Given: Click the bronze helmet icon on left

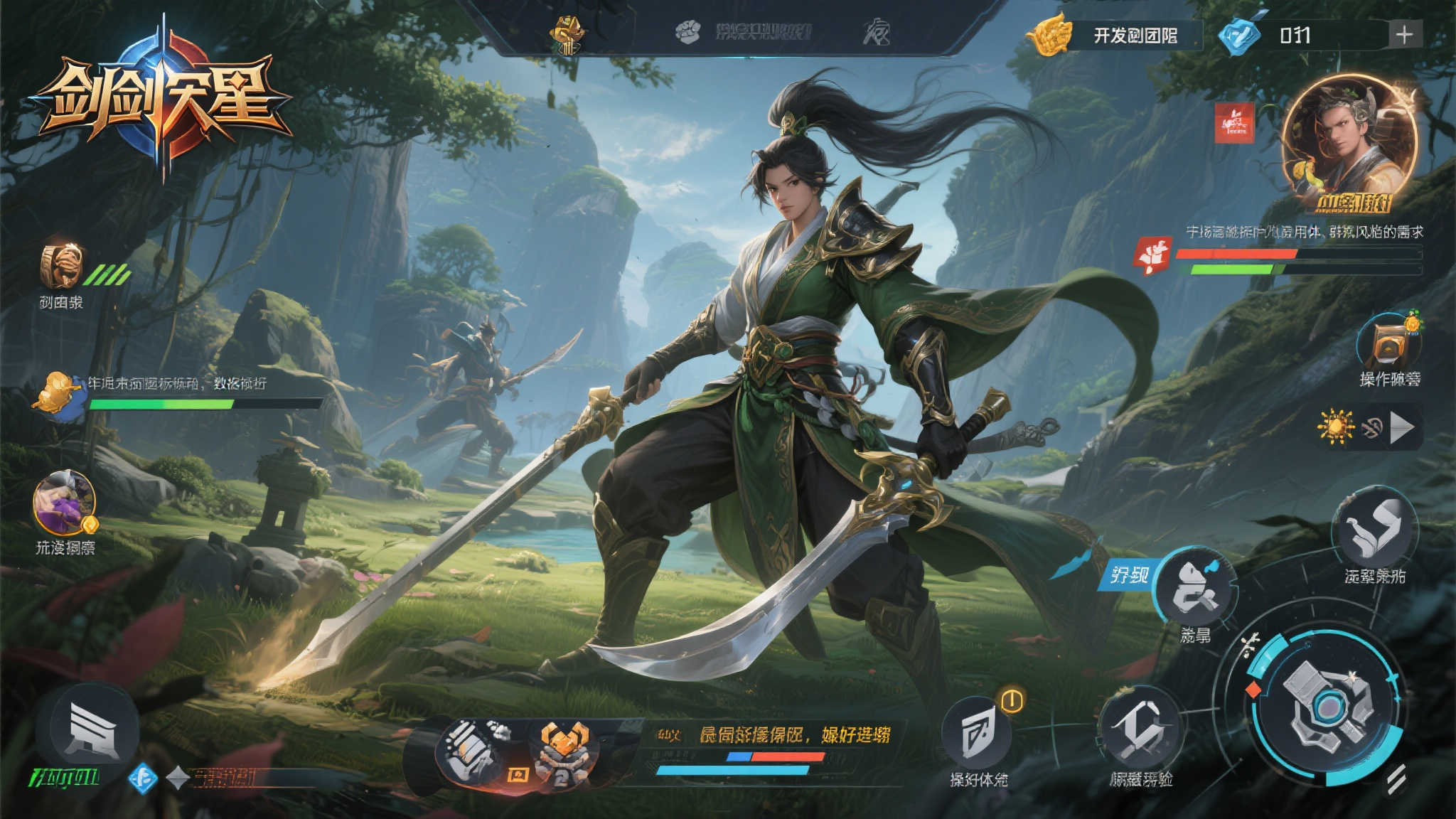Looking at the screenshot, I should coord(62,266).
